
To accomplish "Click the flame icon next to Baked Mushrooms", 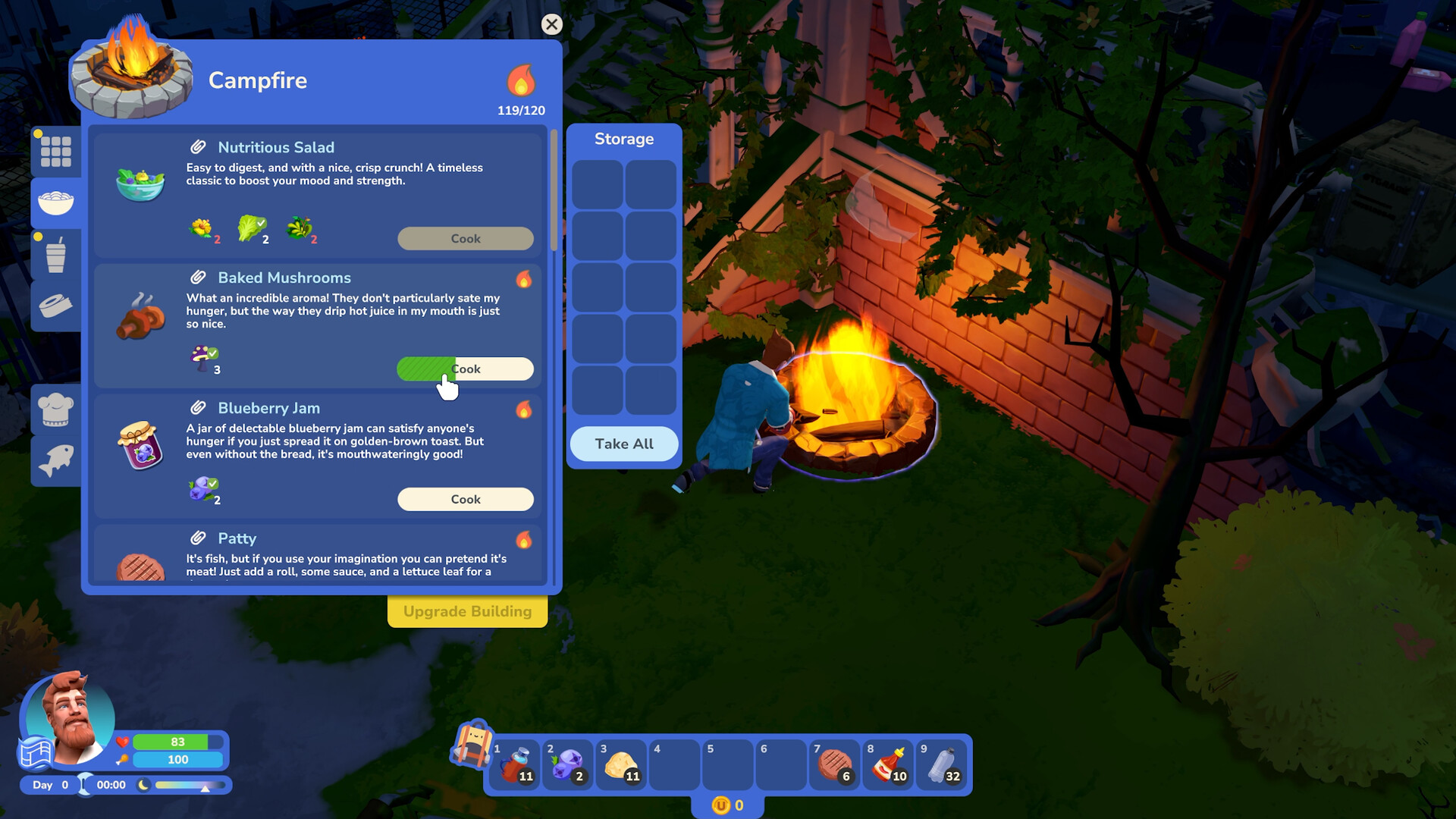I will tap(523, 280).
